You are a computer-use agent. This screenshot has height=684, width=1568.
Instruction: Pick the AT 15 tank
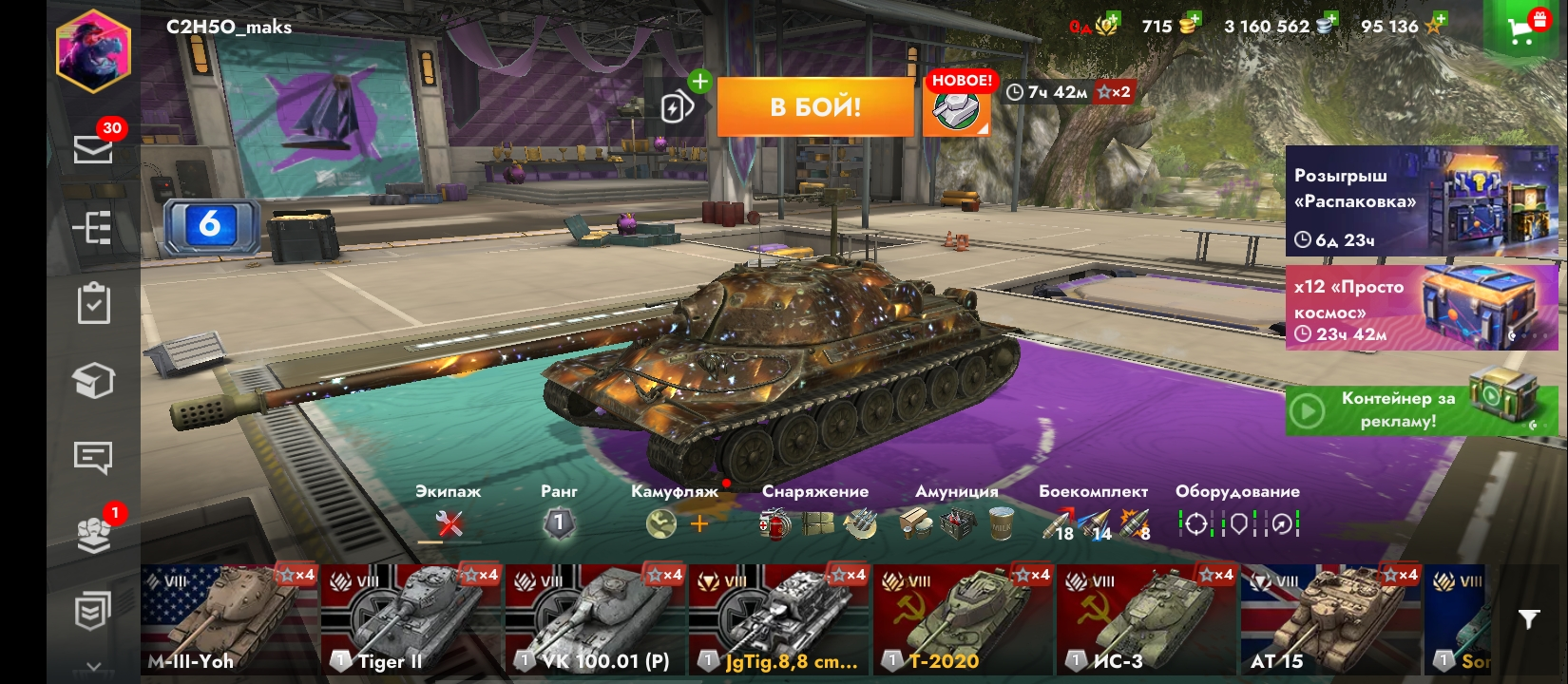click(1329, 619)
